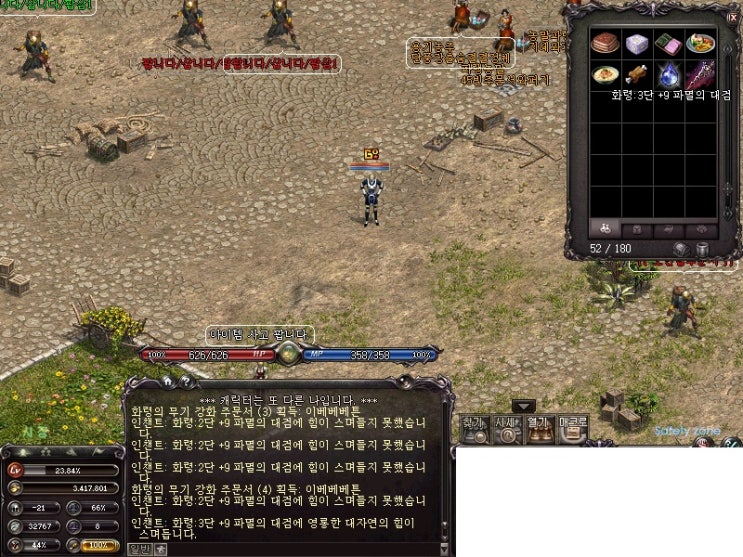This screenshot has height=557, width=743.
Task: Switch to the first inventory tab
Action: pyautogui.click(x=604, y=228)
